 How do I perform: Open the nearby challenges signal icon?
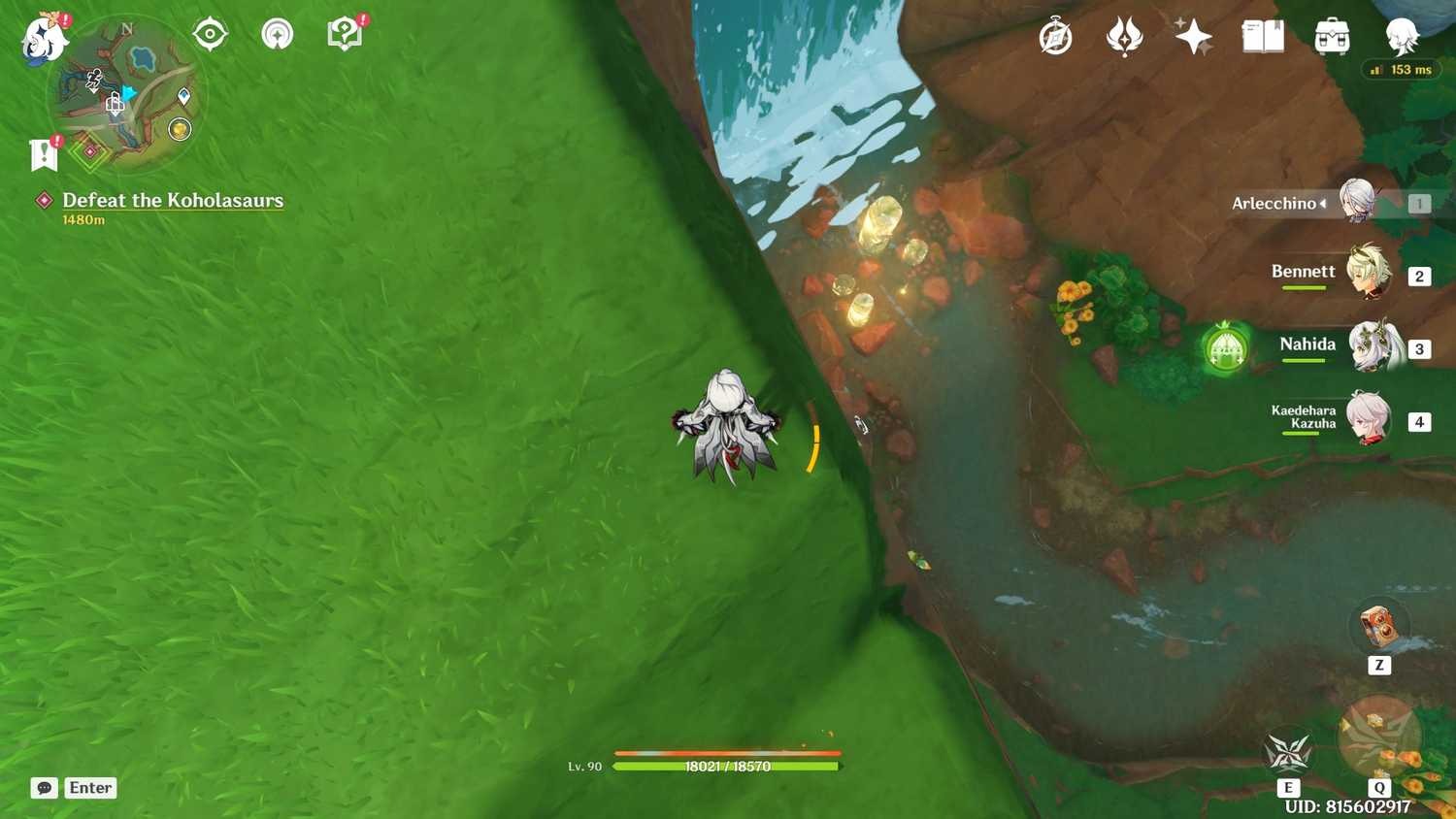pos(277,32)
